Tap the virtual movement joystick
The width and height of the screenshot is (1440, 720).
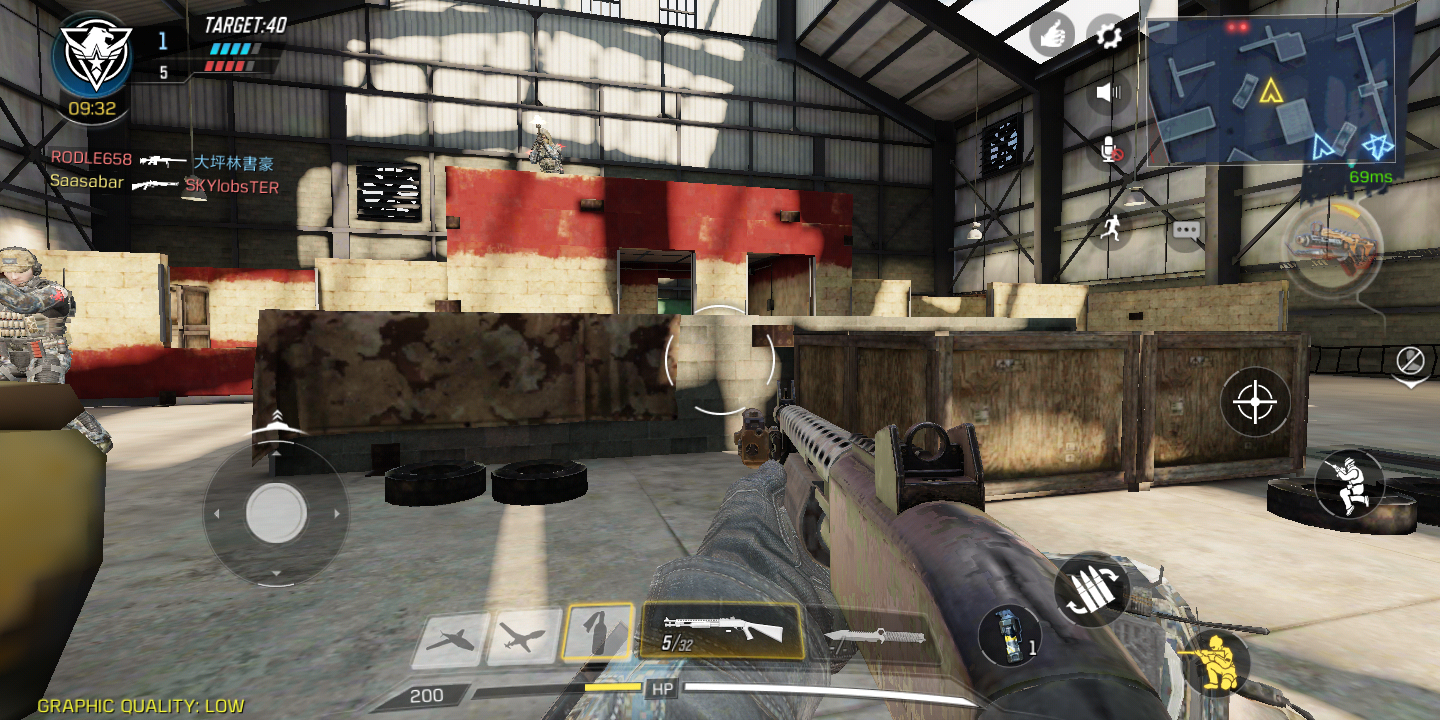click(x=276, y=513)
